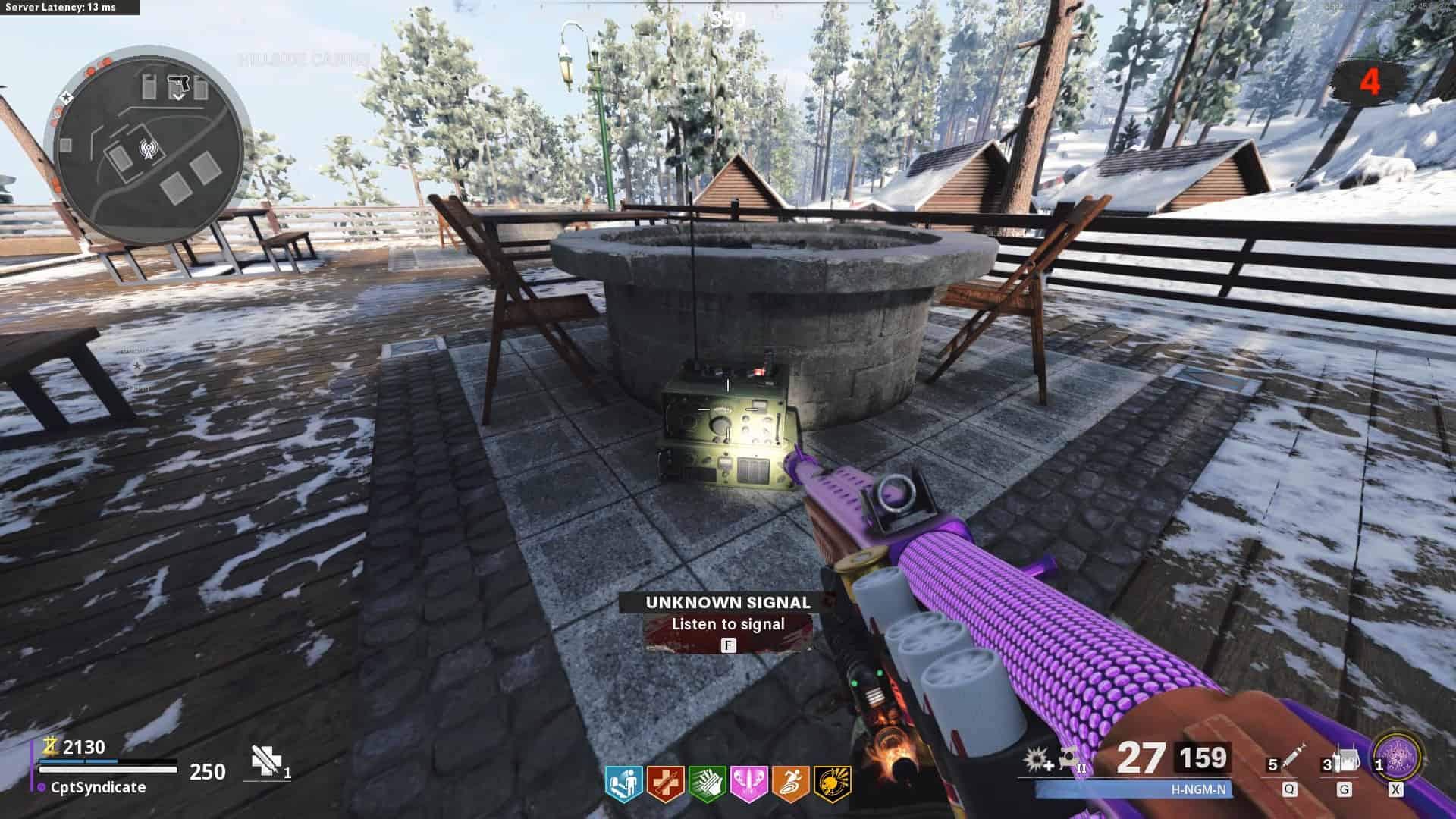Click the green Speed Cola perk icon

click(707, 783)
